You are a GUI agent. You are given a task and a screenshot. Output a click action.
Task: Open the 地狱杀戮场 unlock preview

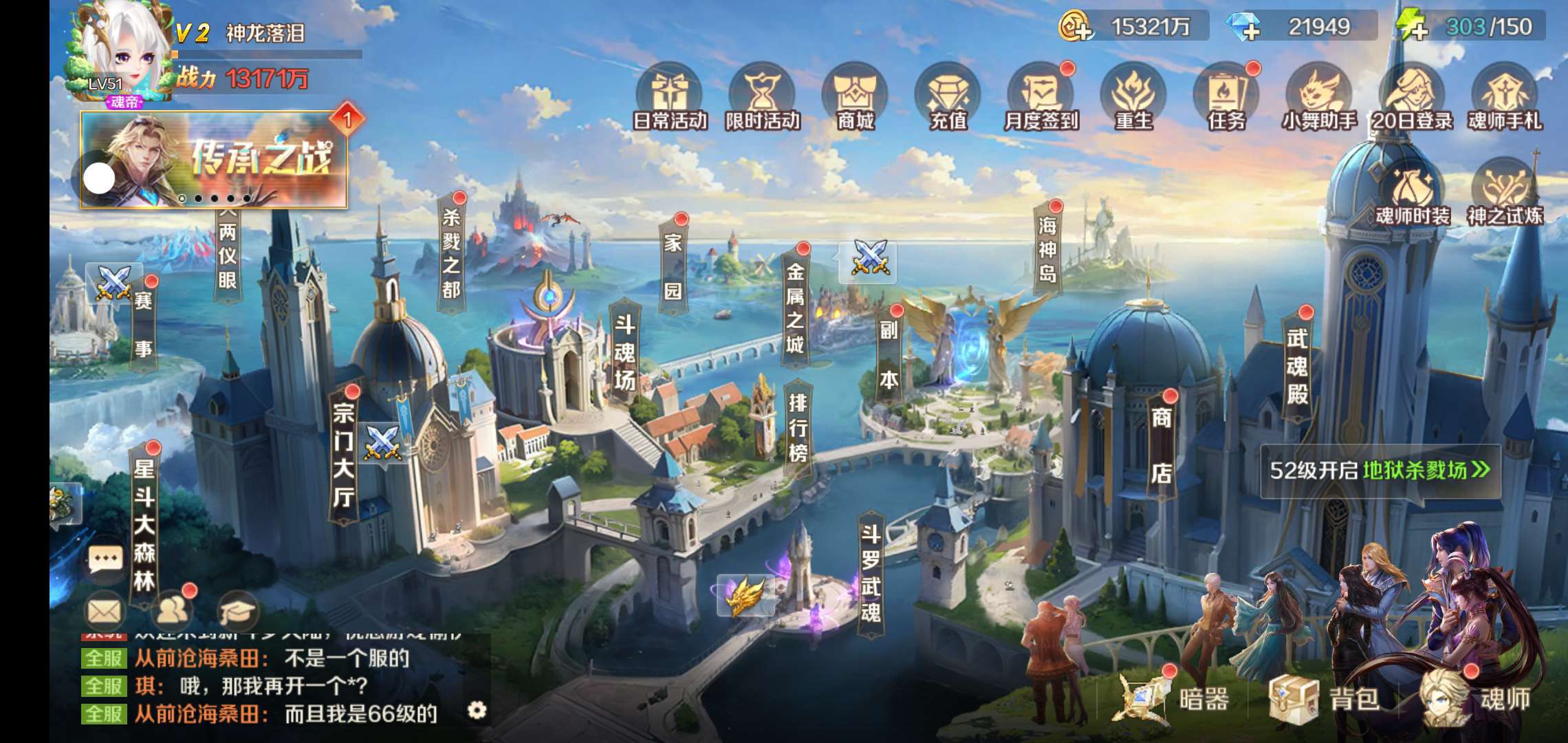[x=1380, y=471]
